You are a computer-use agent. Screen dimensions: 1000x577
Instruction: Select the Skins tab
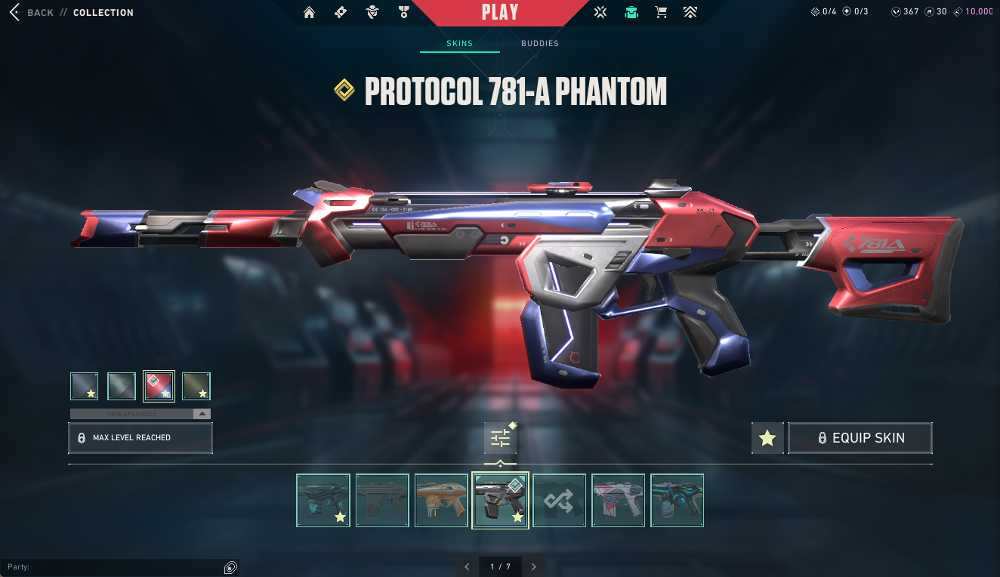pos(459,44)
